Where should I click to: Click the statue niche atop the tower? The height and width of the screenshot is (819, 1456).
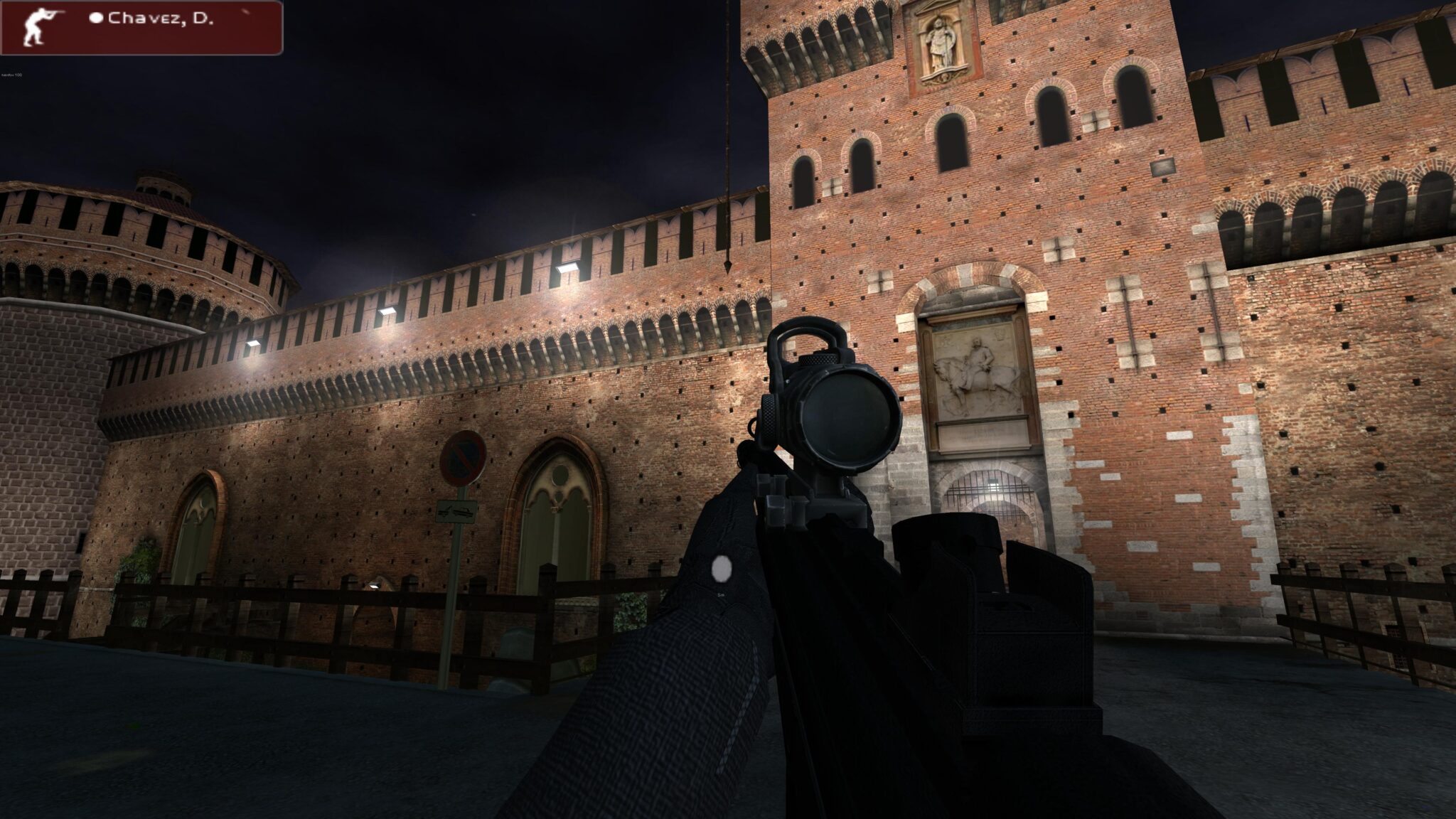tap(938, 41)
